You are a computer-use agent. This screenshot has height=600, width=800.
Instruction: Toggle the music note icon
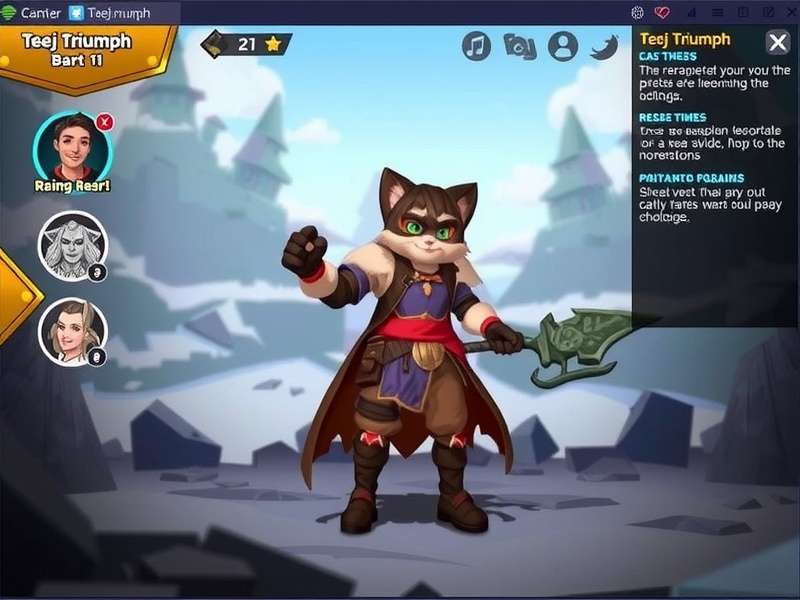pyautogui.click(x=476, y=46)
